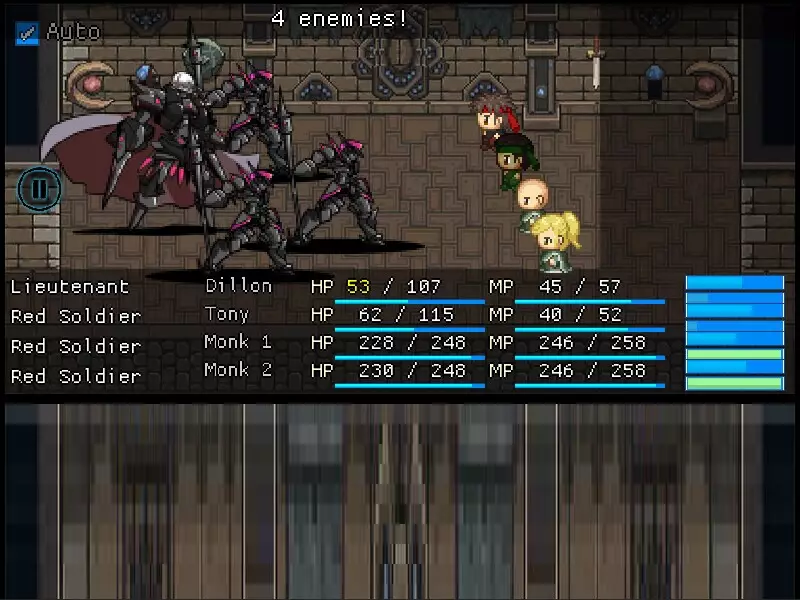Choose Tony's party row
The height and width of the screenshot is (600, 800).
(227, 315)
